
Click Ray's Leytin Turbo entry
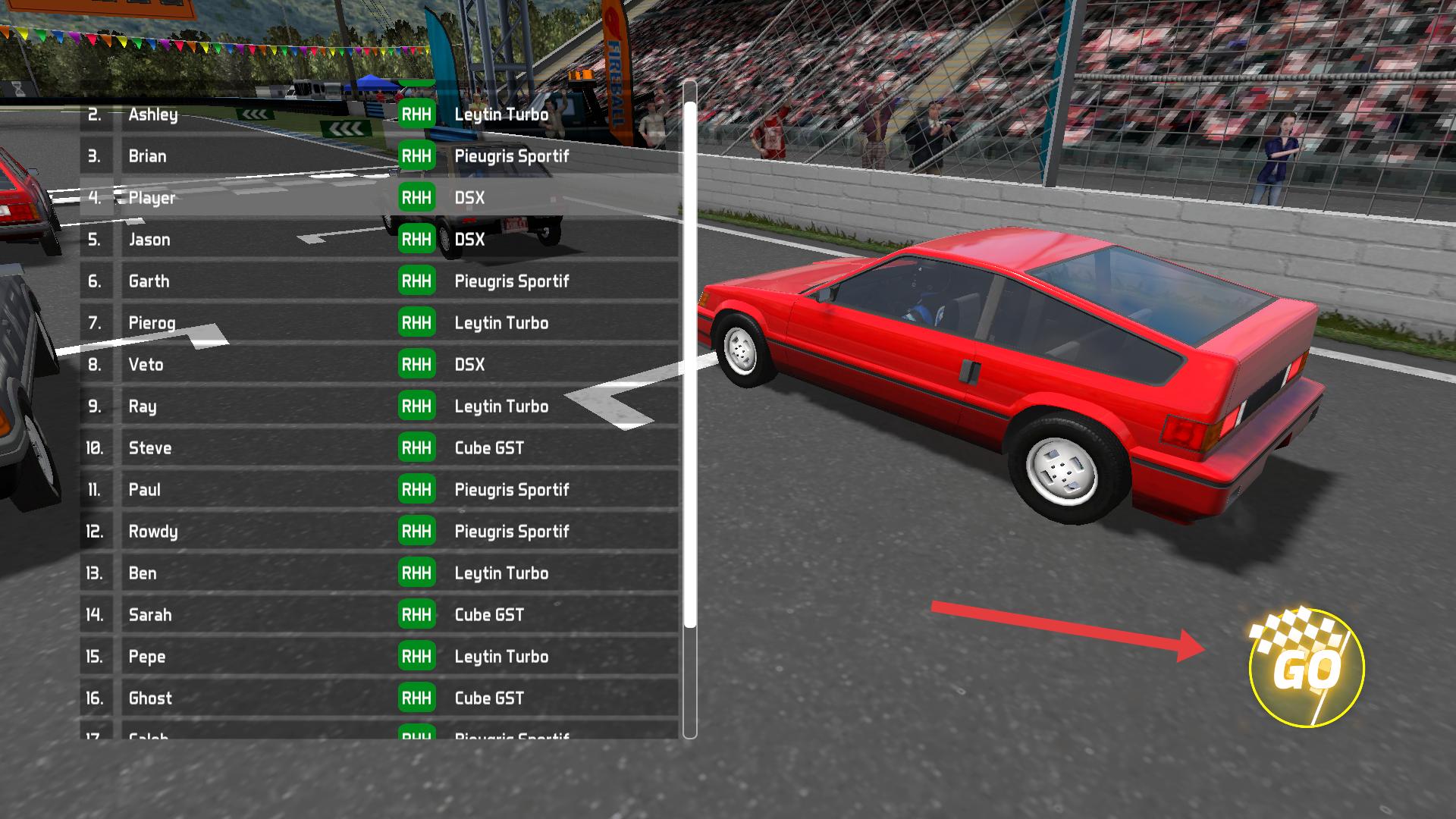(x=379, y=406)
